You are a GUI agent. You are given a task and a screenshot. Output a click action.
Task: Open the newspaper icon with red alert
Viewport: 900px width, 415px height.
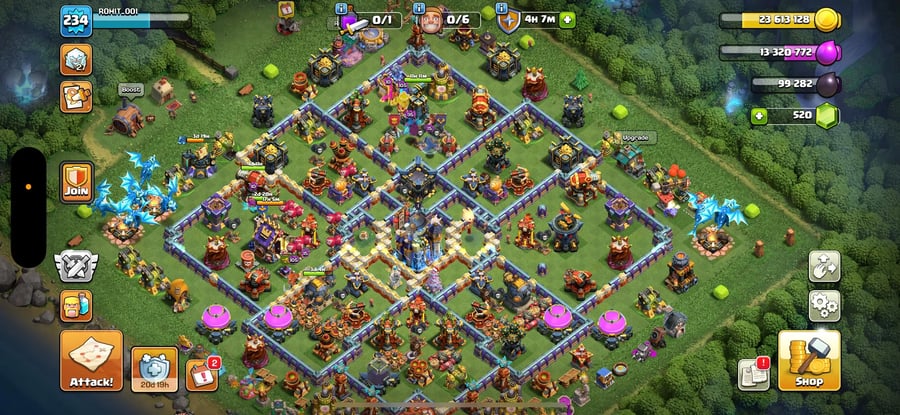click(752, 373)
